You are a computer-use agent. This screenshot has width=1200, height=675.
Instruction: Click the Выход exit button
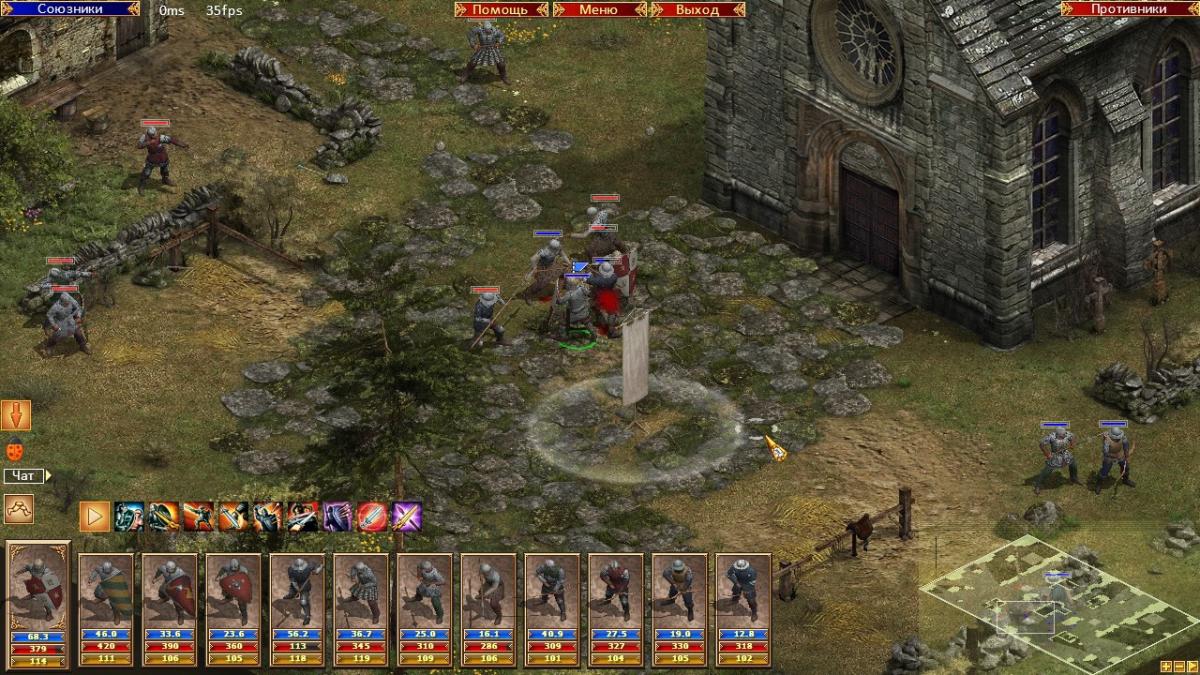click(697, 9)
